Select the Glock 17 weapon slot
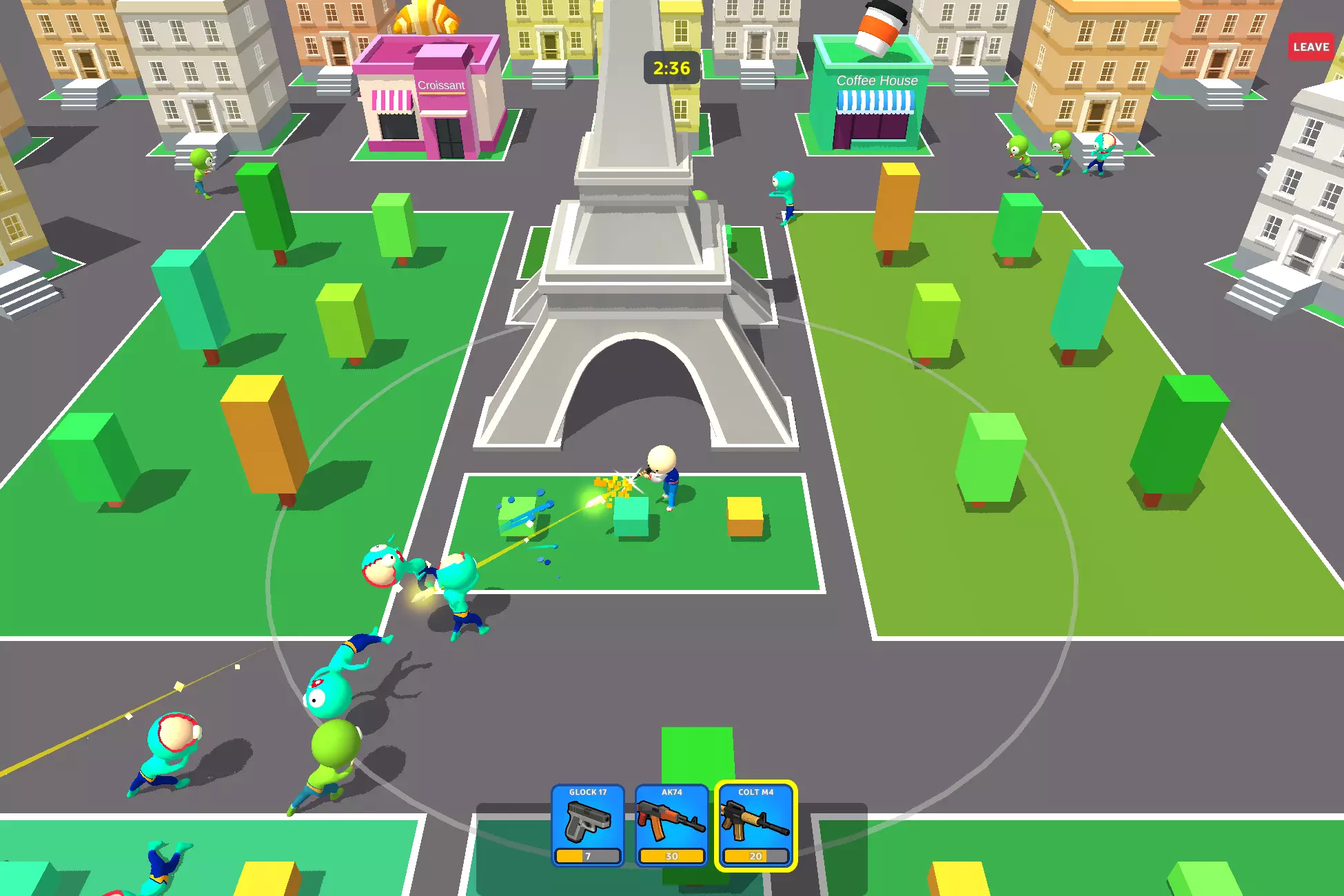Viewport: 1344px width, 896px height. click(588, 825)
